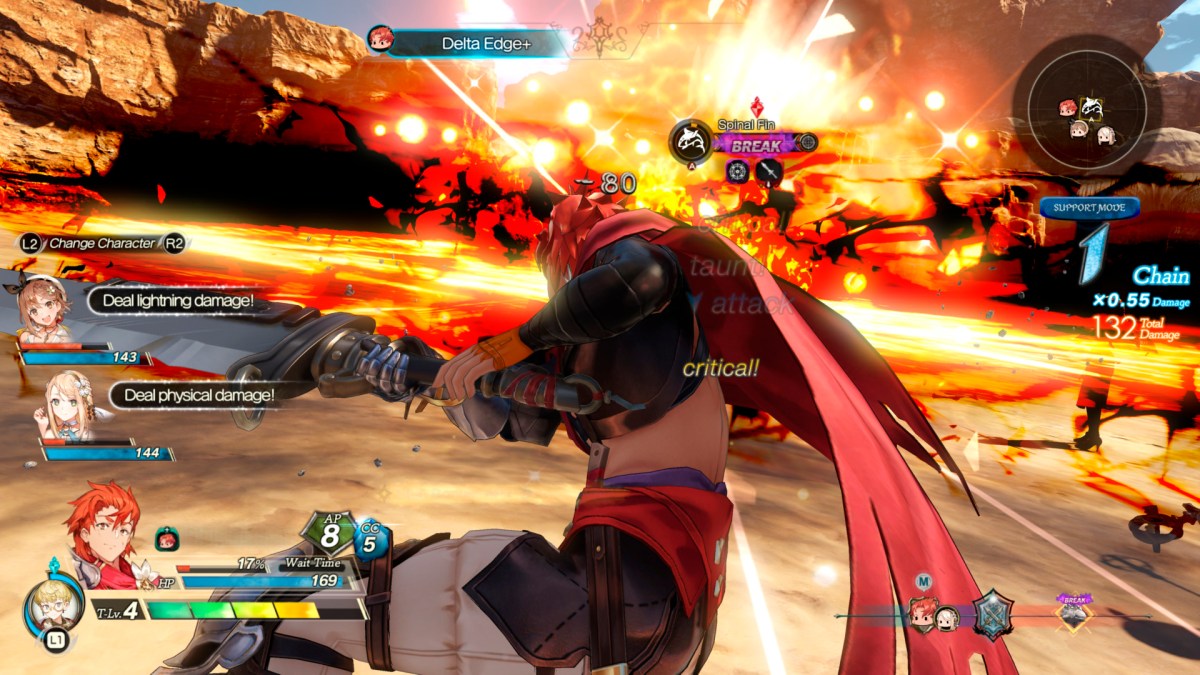Select the blonde girl's party portrait
Screen dimensions: 1200x675
point(62,406)
